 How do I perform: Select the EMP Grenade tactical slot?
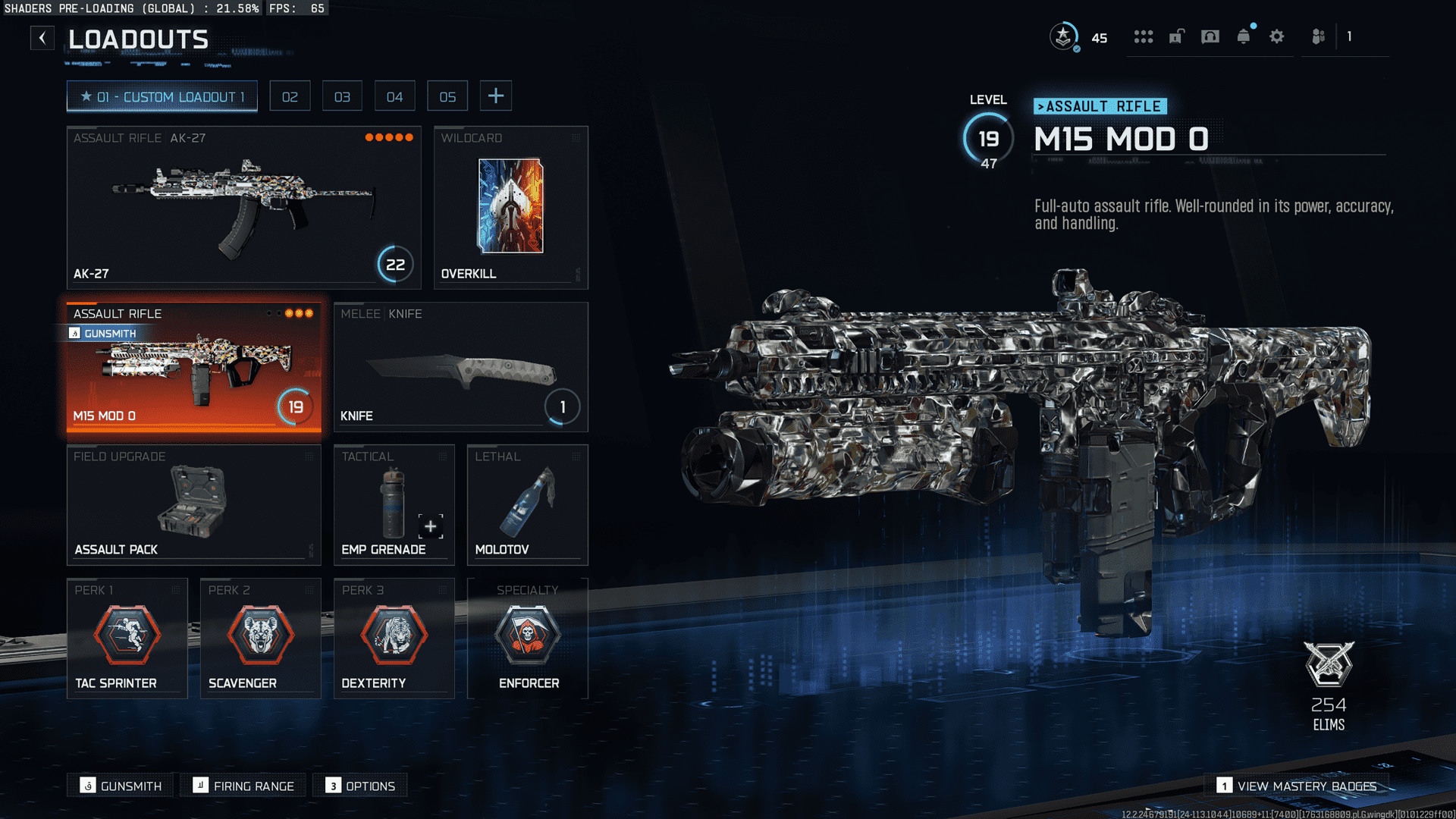394,504
